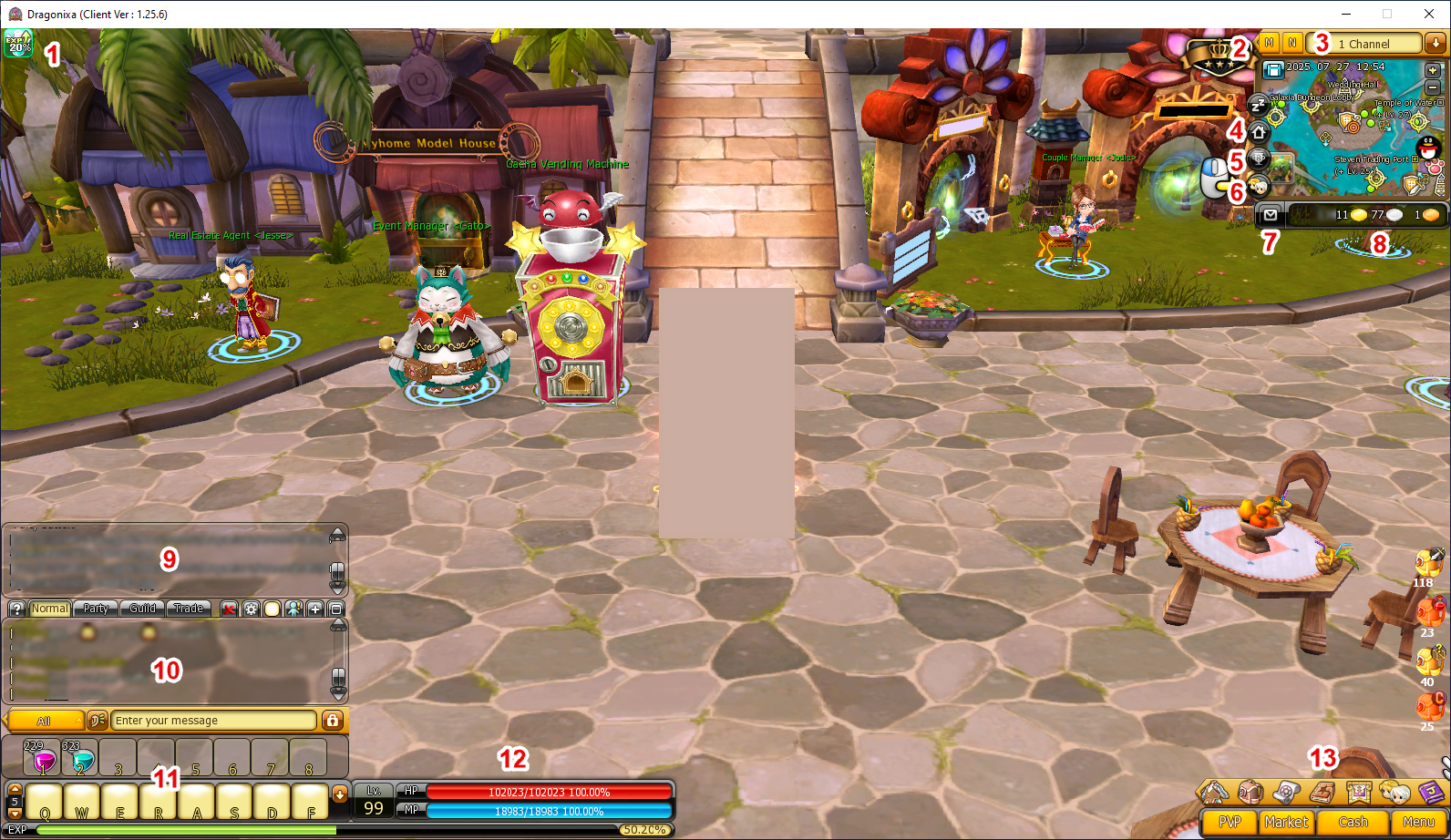Click the chat message input field

[x=213, y=721]
